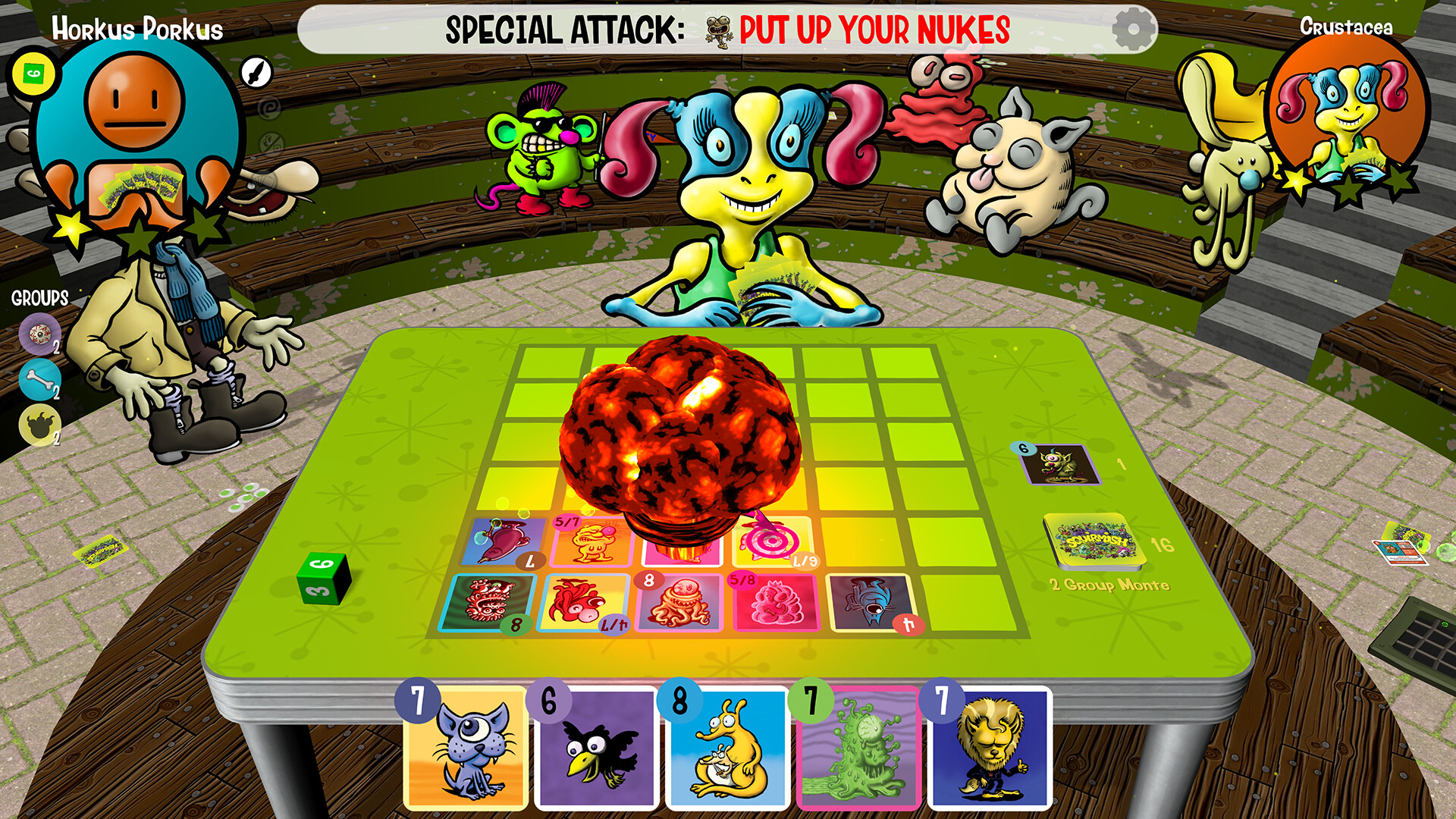The height and width of the screenshot is (819, 1456).
Task: Toggle the star beside Crustacea's portrait
Action: pos(1297,184)
